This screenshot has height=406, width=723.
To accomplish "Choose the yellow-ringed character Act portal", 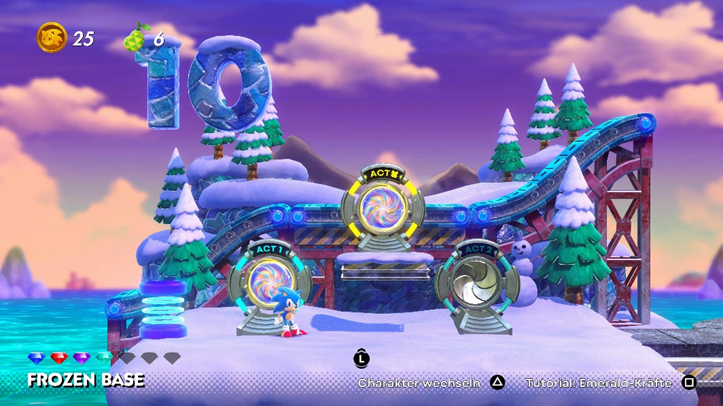I will click(382, 208).
